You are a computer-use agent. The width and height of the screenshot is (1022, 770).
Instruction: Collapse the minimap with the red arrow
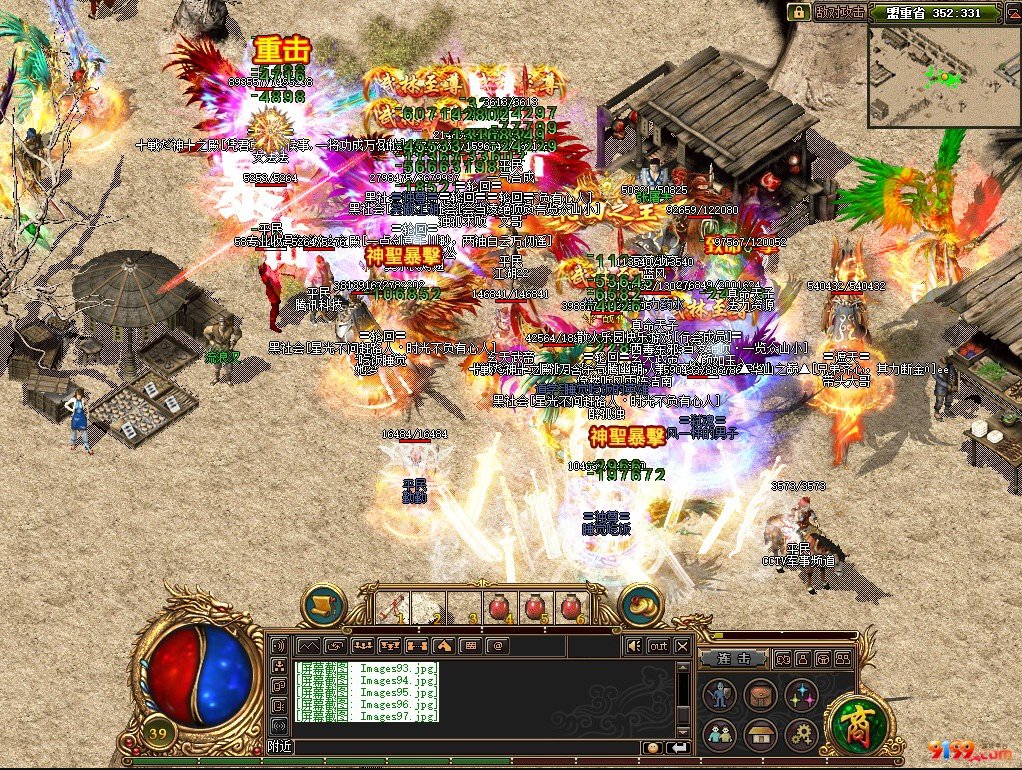click(x=1012, y=13)
